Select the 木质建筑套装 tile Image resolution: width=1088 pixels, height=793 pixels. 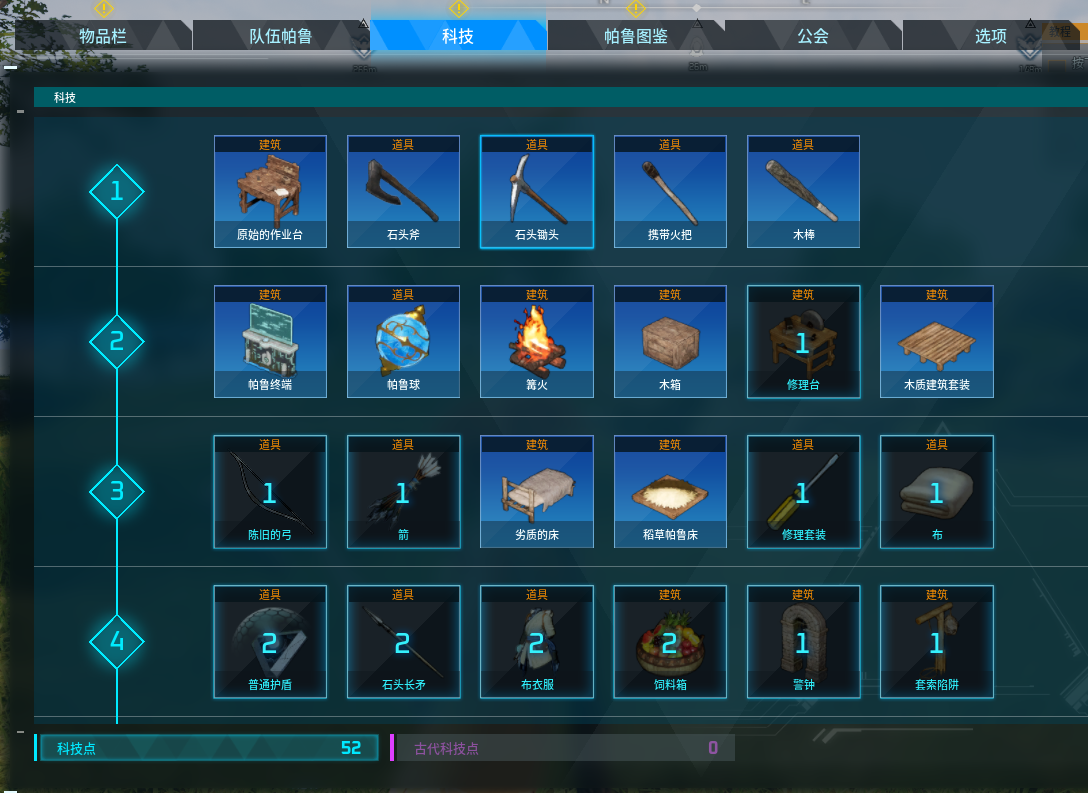pyautogui.click(x=937, y=342)
